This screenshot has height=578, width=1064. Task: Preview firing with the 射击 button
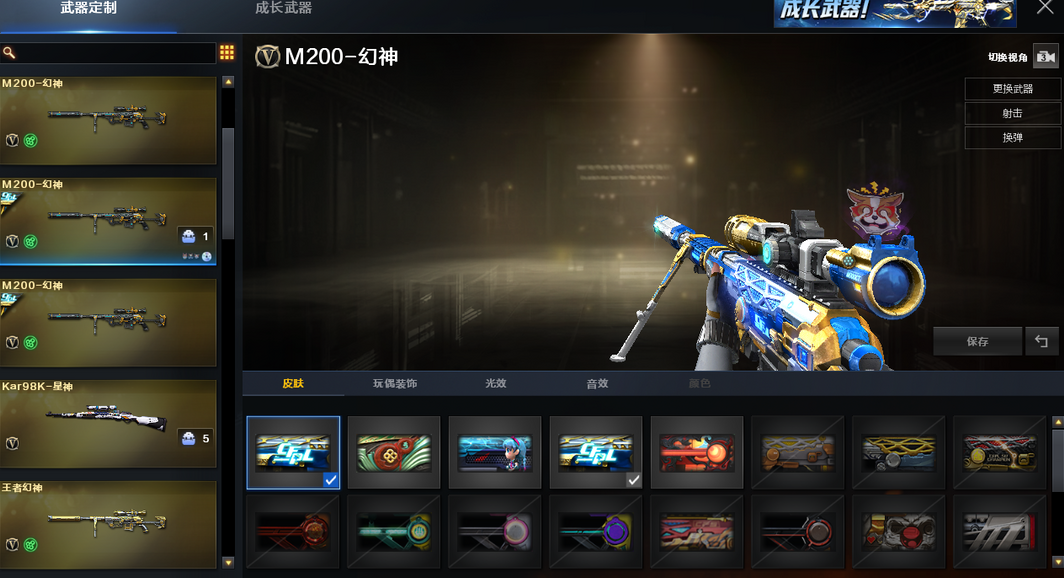click(x=1012, y=113)
